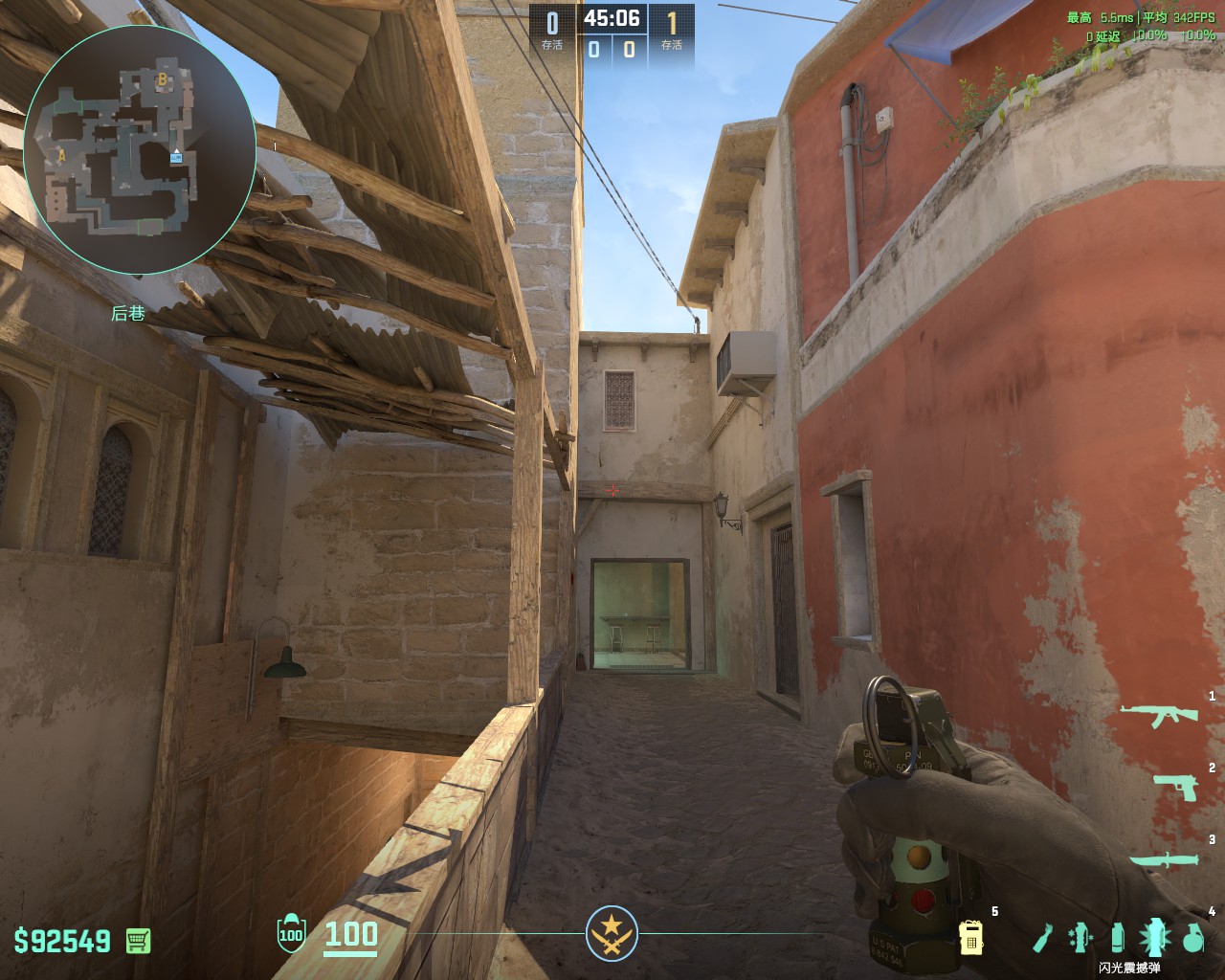The width and height of the screenshot is (1225, 980).
Task: Click the A bombsite marker on the radar
Action: 61,156
